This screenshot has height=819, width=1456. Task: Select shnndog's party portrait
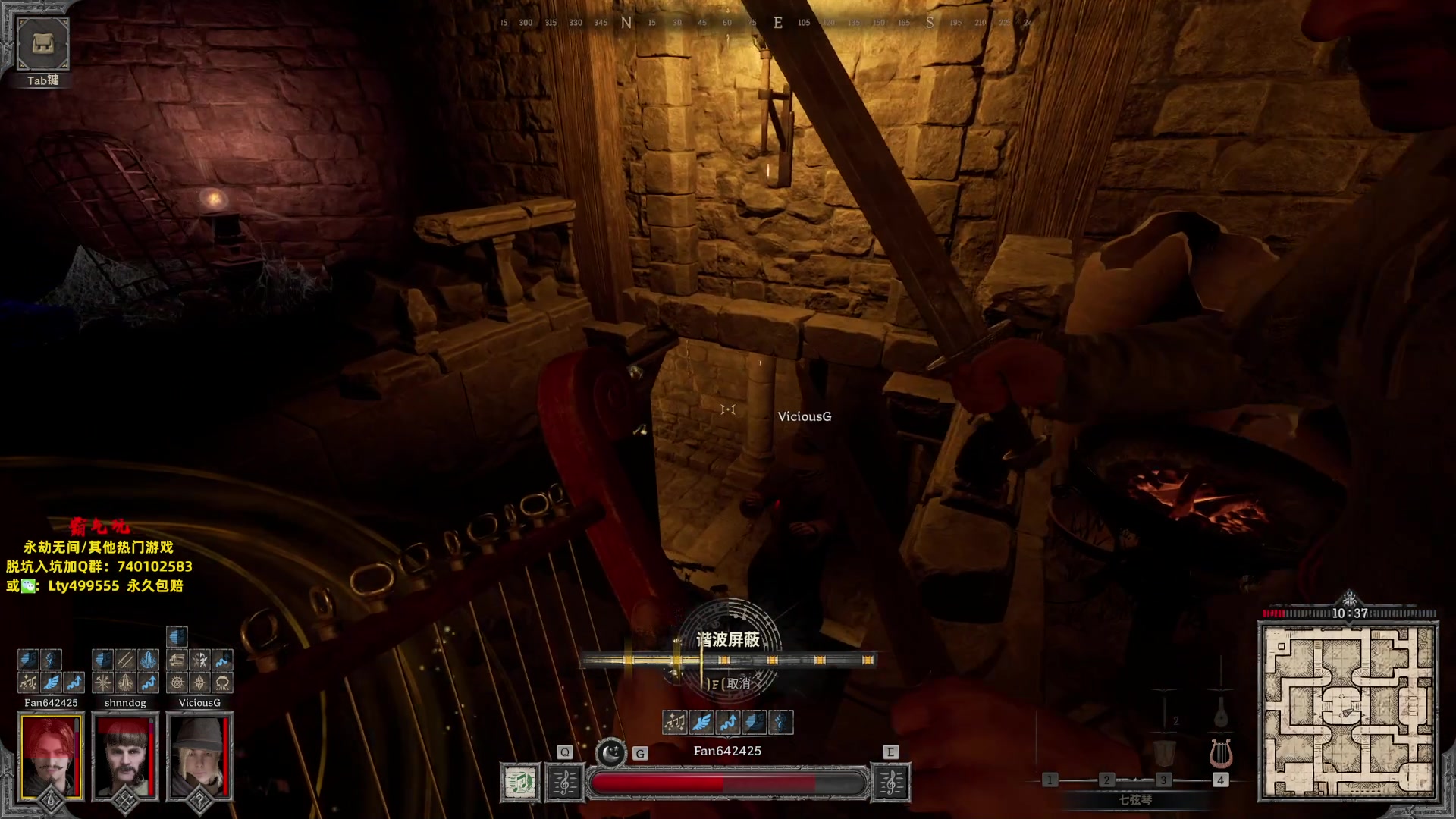point(125,755)
